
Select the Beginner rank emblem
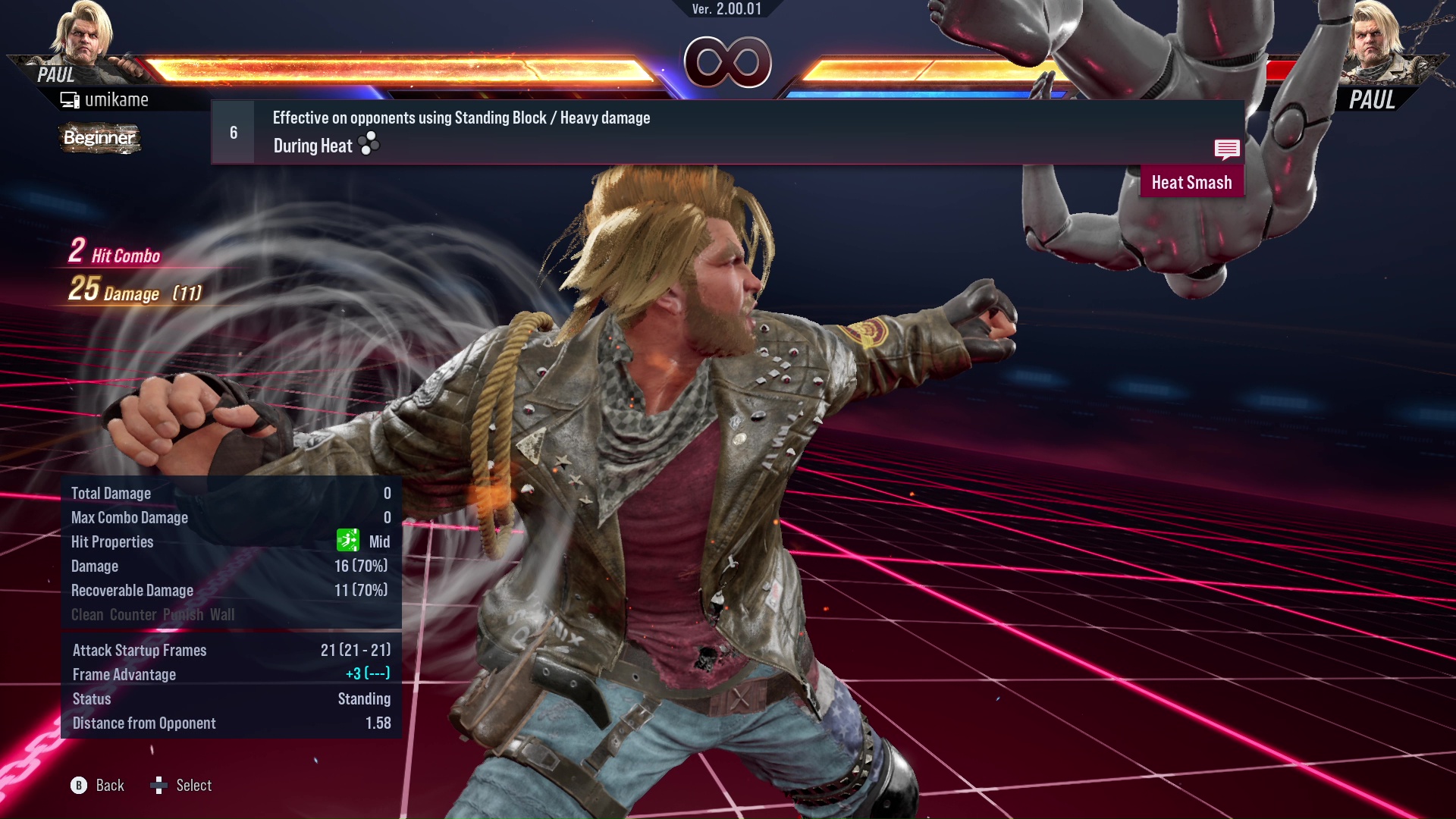pos(99,139)
